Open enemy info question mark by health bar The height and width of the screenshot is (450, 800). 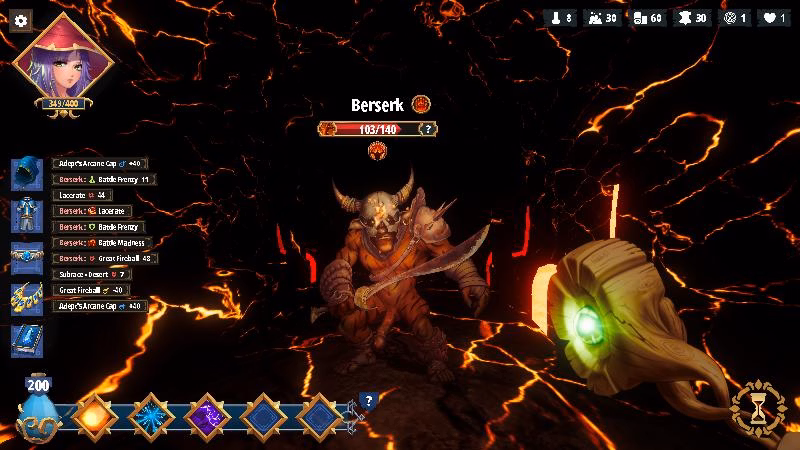[x=429, y=128]
